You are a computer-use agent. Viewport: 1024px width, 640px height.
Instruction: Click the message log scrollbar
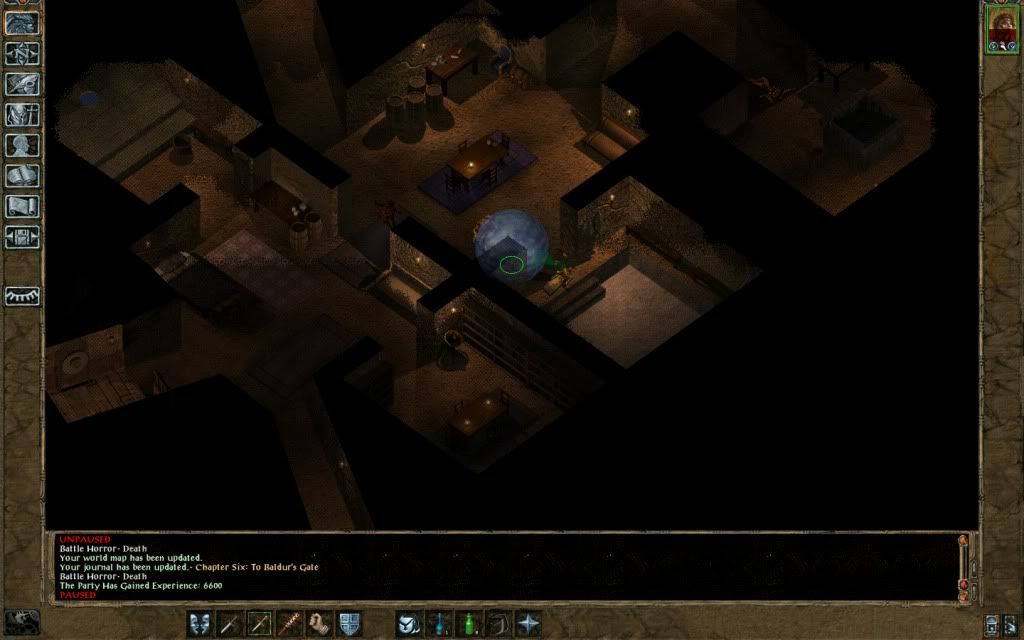pos(964,565)
